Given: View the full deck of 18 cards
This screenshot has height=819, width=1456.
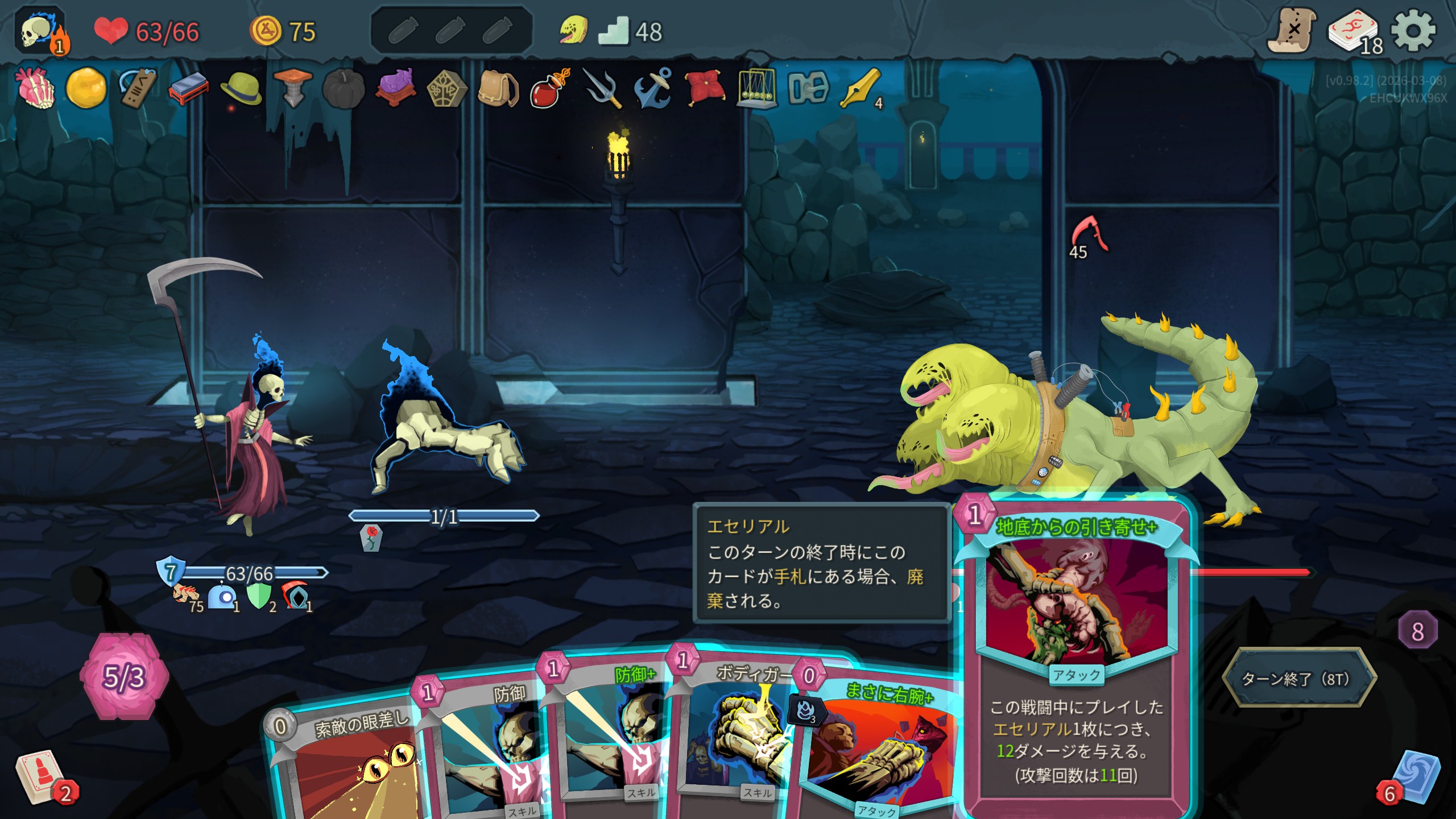Looking at the screenshot, I should tap(1354, 32).
